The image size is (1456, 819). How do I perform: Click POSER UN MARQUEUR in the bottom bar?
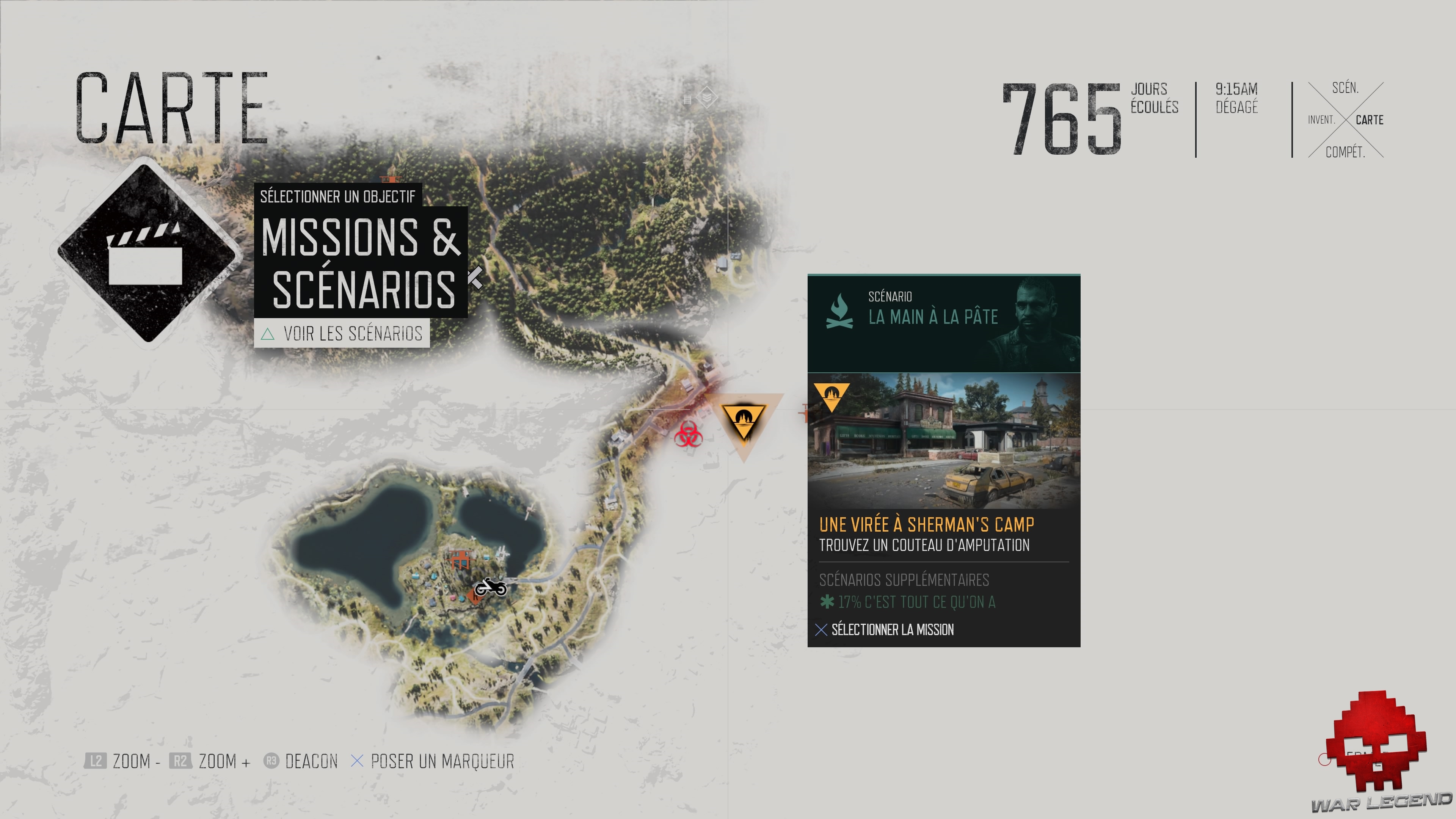[x=442, y=761]
